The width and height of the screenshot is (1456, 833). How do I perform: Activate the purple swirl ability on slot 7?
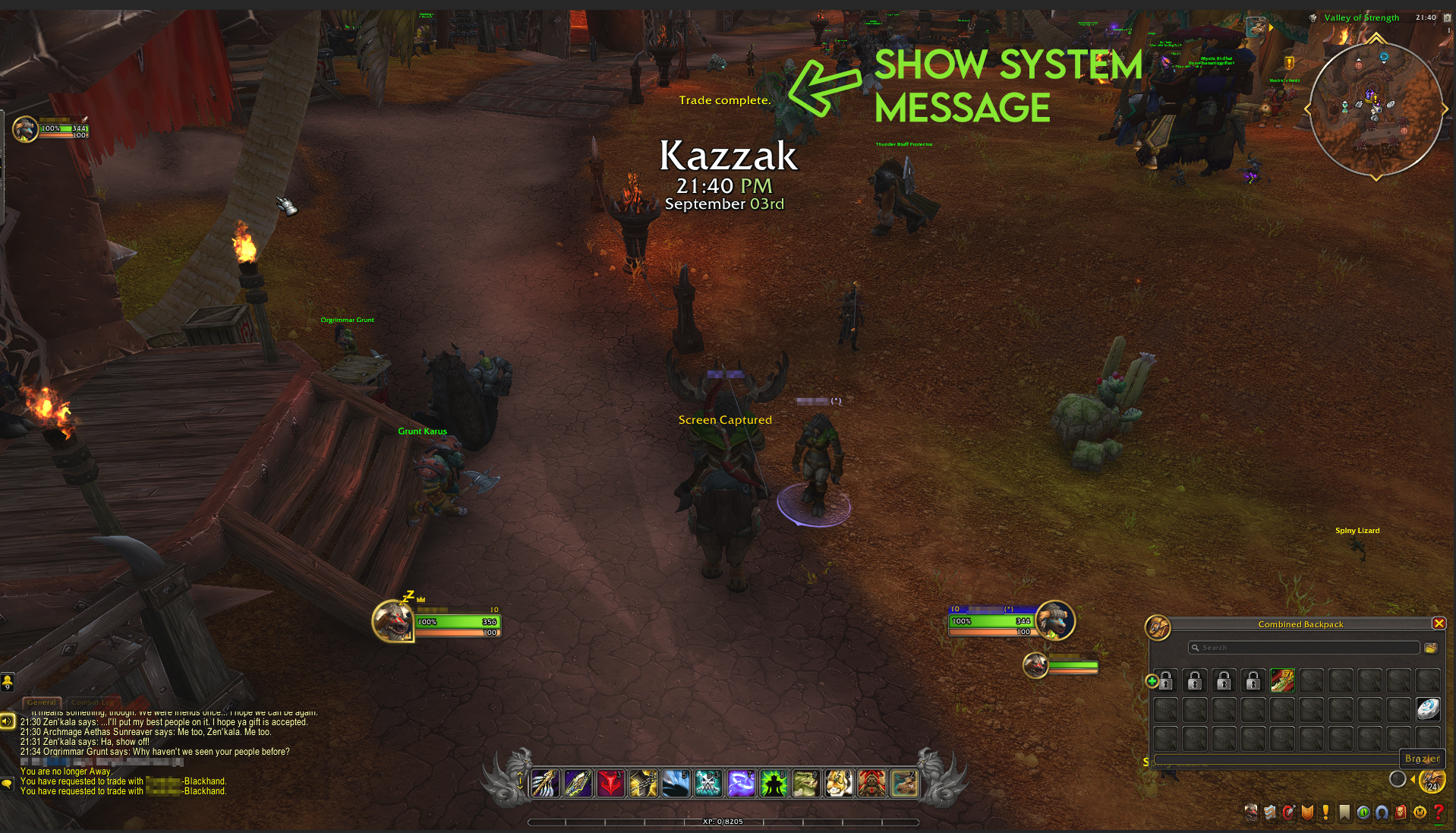point(741,784)
